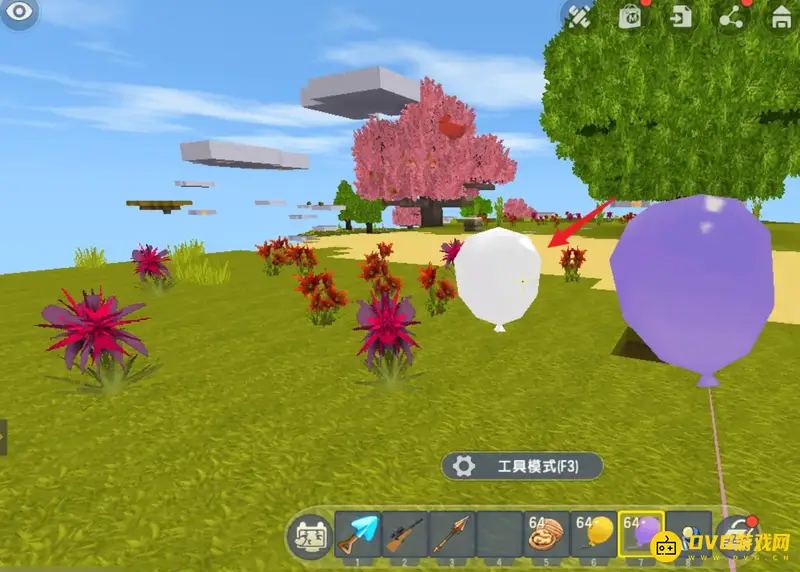Open the pencil and ruler edit tools
The height and width of the screenshot is (572, 800).
click(x=580, y=16)
